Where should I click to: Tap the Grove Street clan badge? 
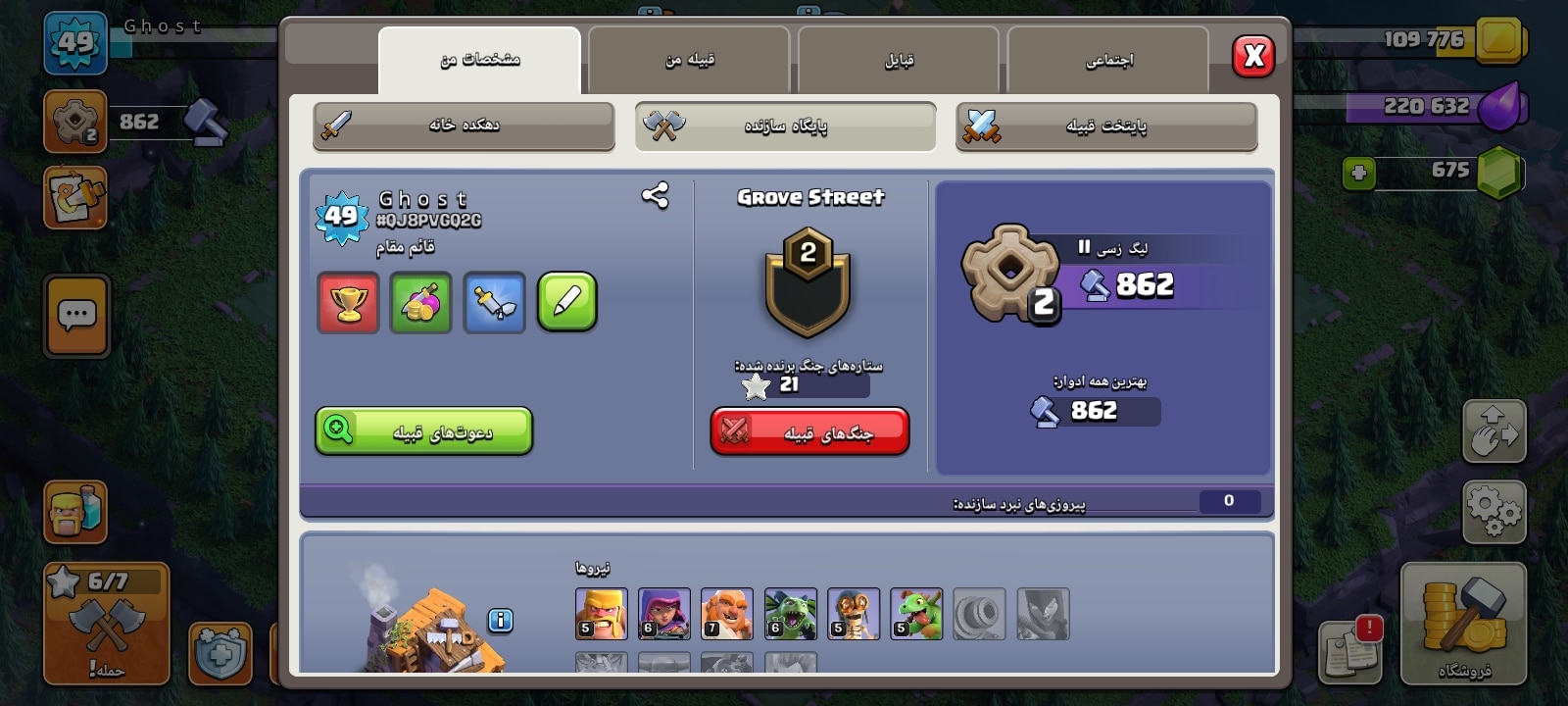pos(808,283)
